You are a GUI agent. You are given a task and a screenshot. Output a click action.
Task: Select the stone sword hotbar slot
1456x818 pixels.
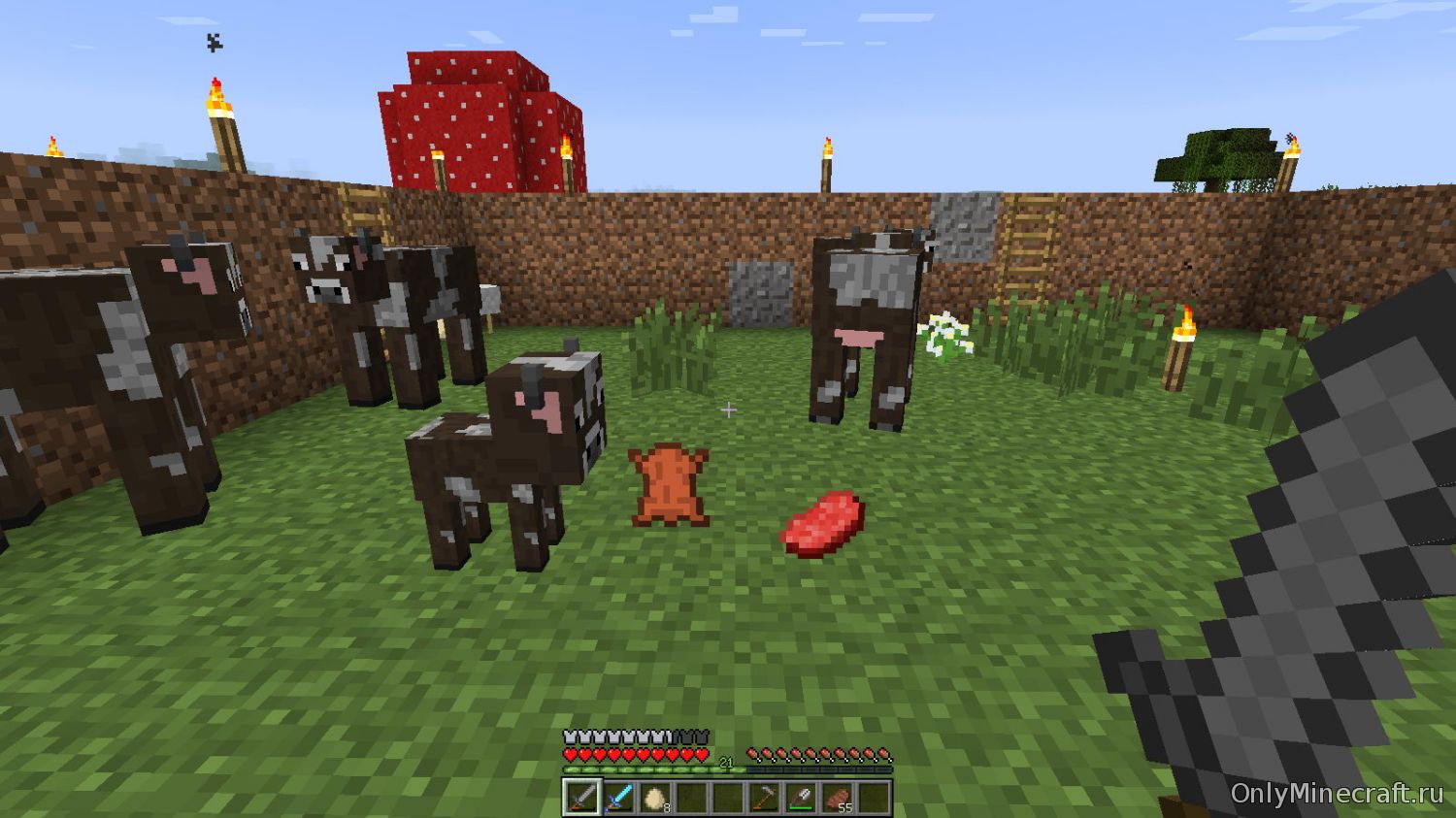tap(581, 798)
